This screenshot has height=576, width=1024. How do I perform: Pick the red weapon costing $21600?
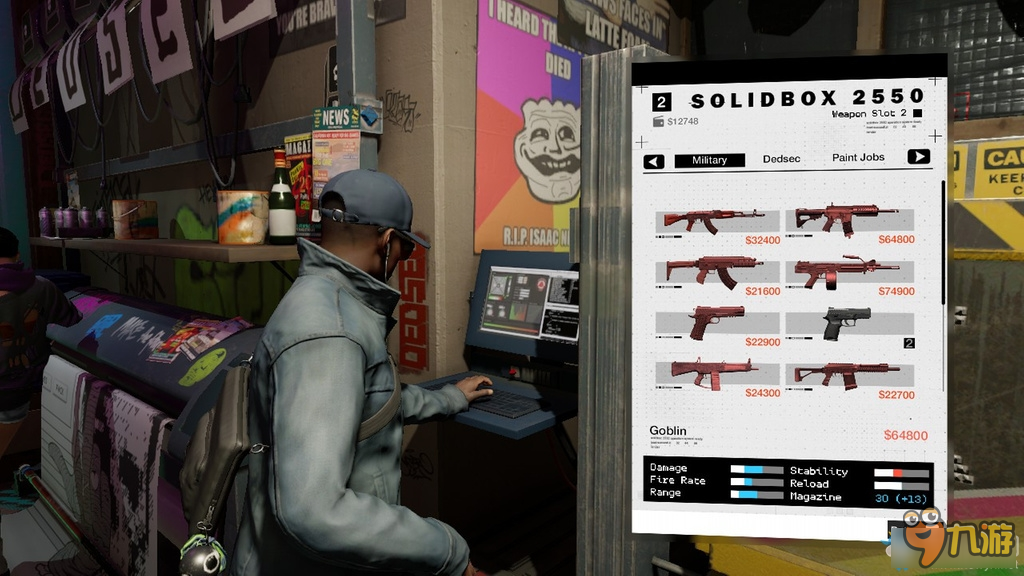(714, 270)
